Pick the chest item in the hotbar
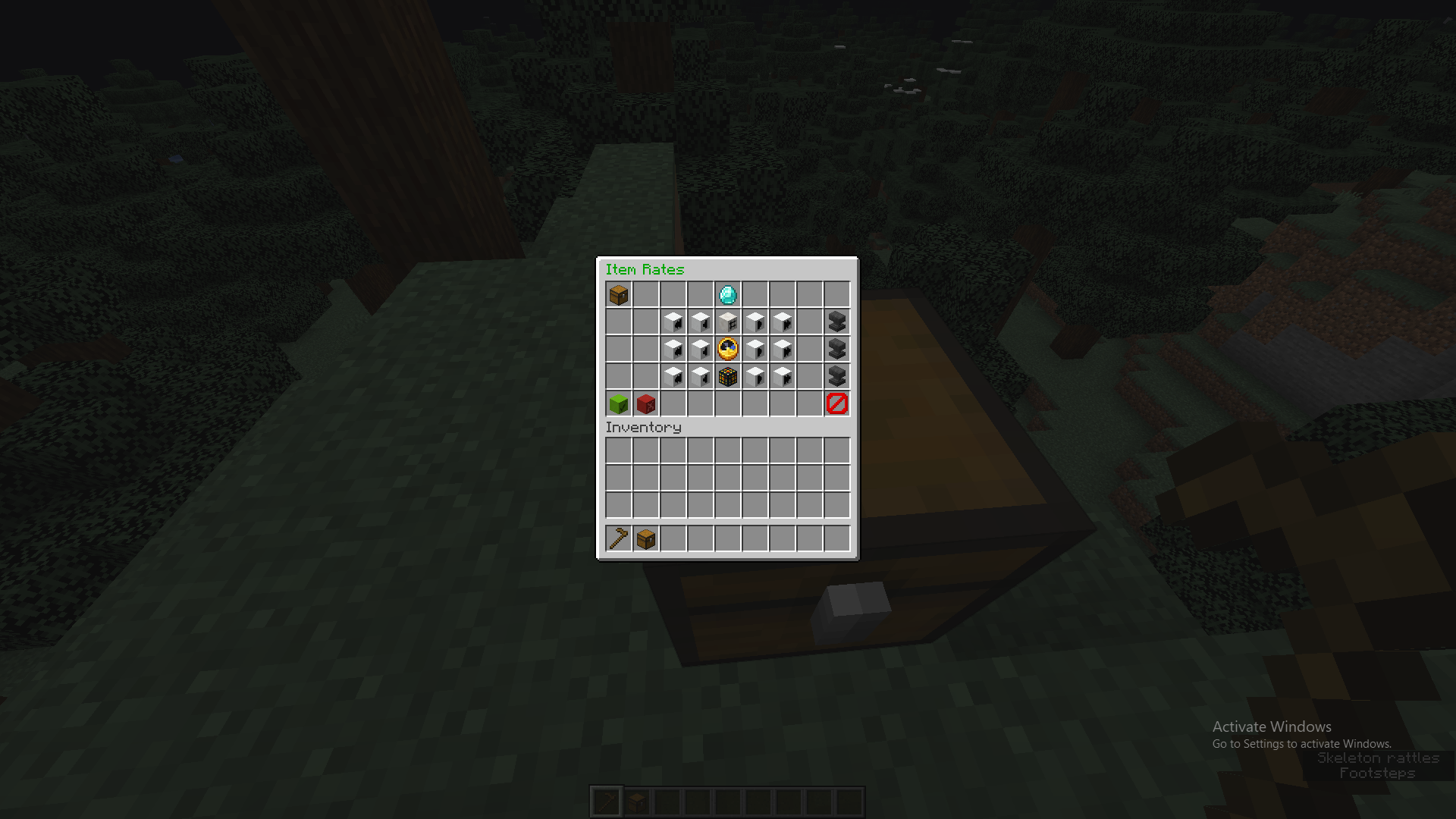Image resolution: width=1456 pixels, height=819 pixels. tap(645, 538)
